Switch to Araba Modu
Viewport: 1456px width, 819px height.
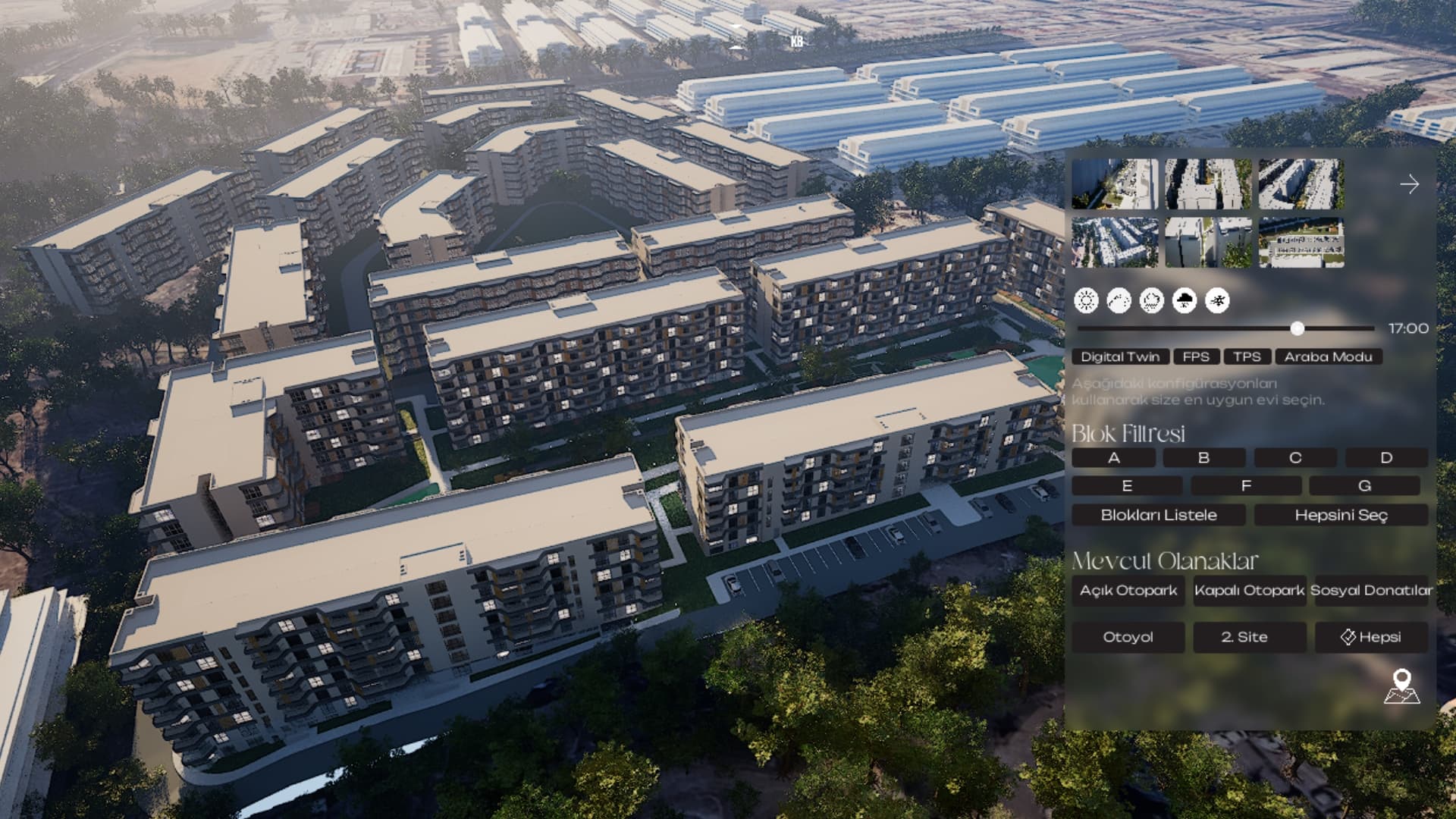click(x=1329, y=356)
